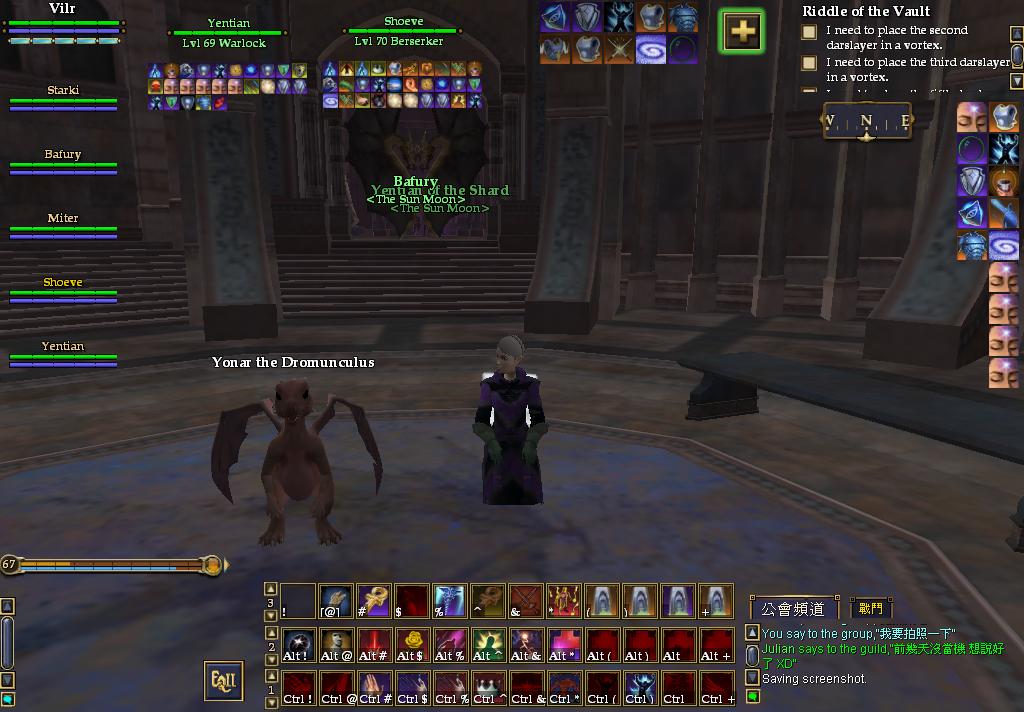Screen dimensions: 1024x712
Task: Select group member Miter
Action: (63, 225)
